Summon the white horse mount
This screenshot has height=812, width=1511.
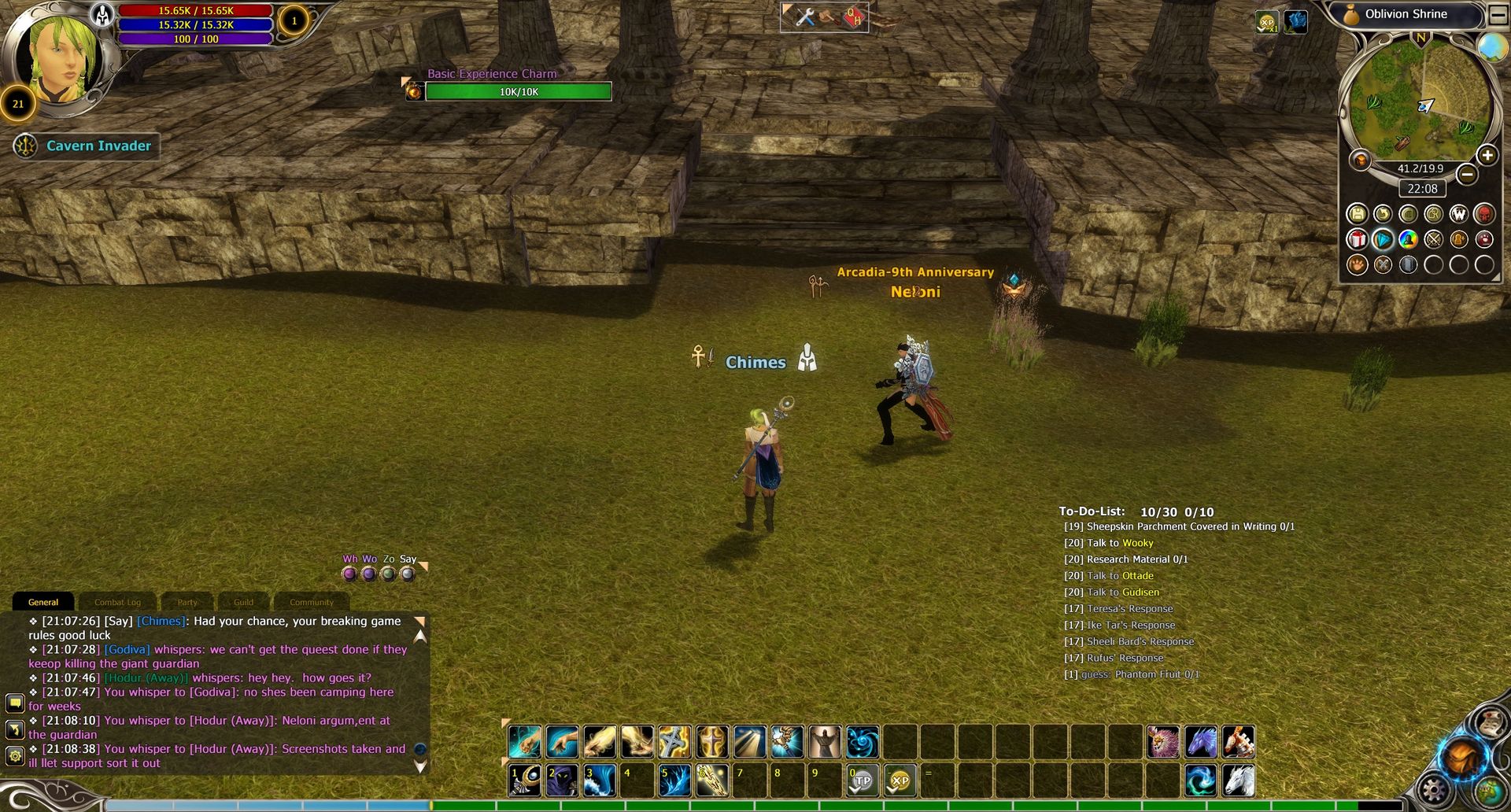tap(1238, 781)
